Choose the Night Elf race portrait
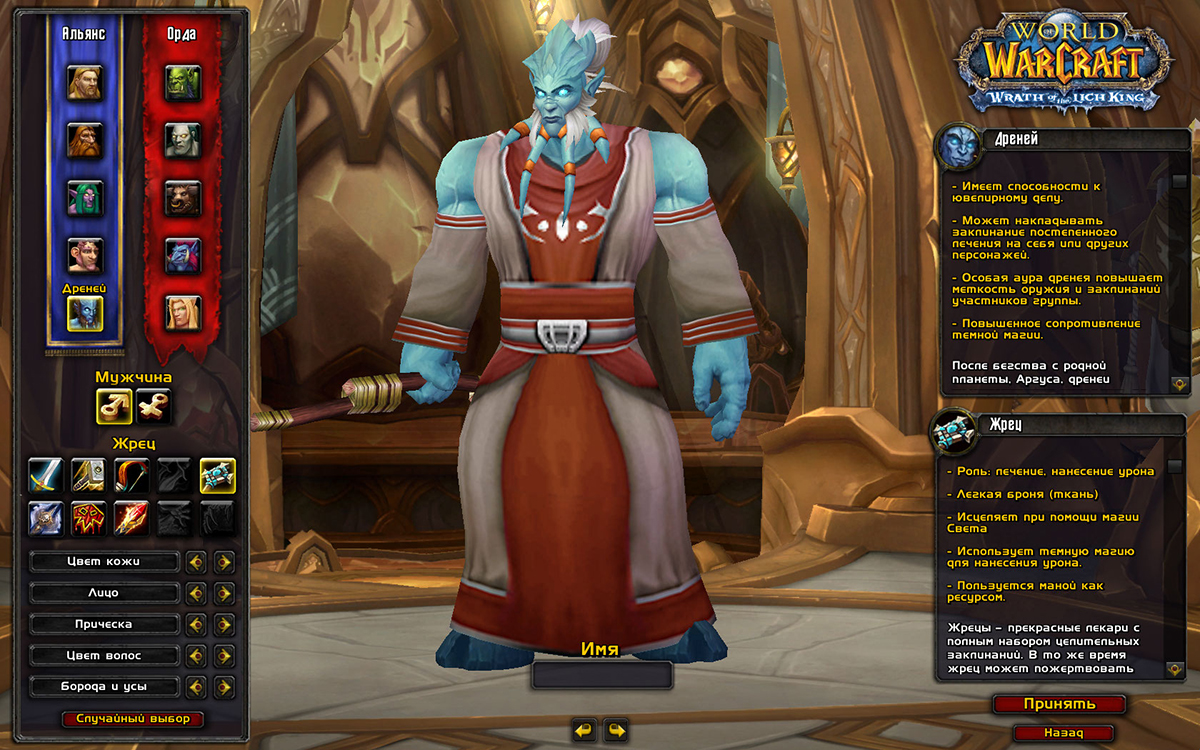 pos(84,197)
